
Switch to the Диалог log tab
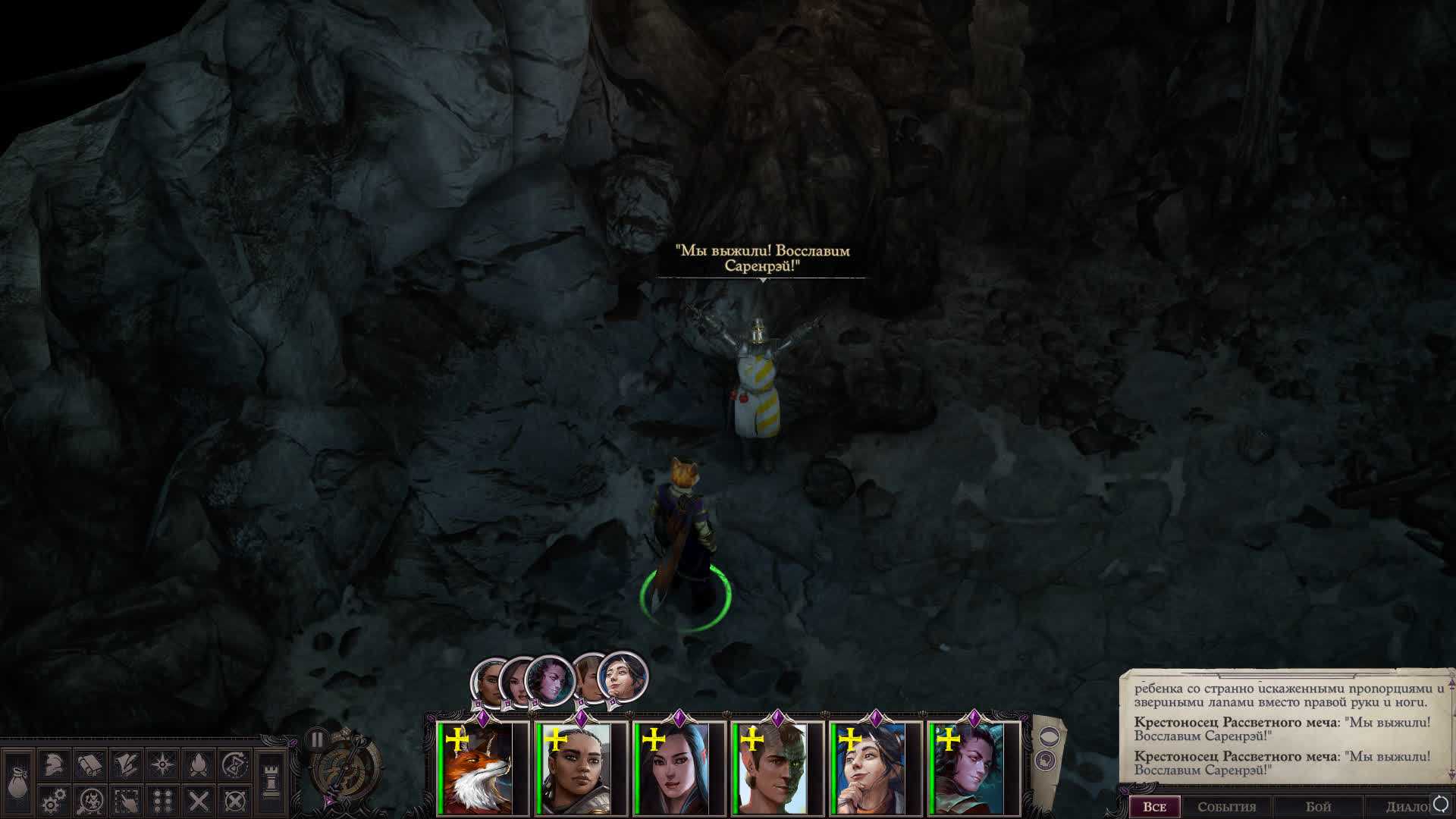click(1404, 807)
